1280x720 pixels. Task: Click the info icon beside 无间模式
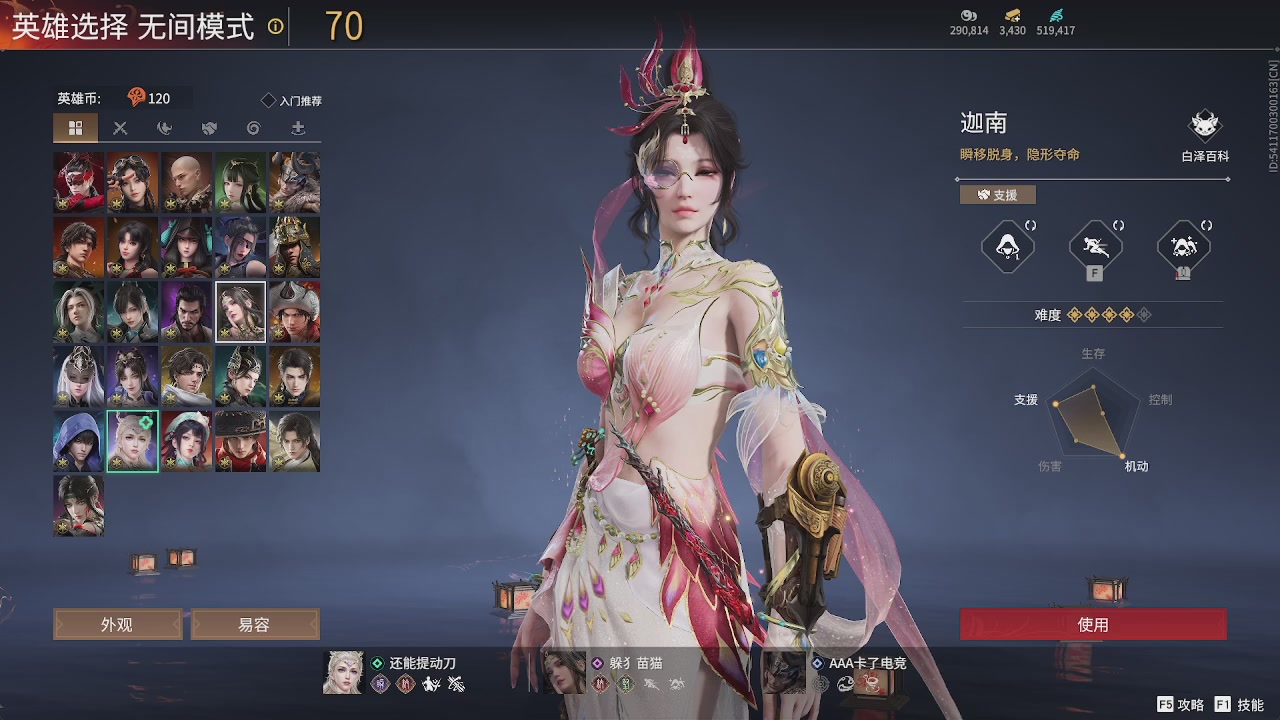click(x=275, y=27)
